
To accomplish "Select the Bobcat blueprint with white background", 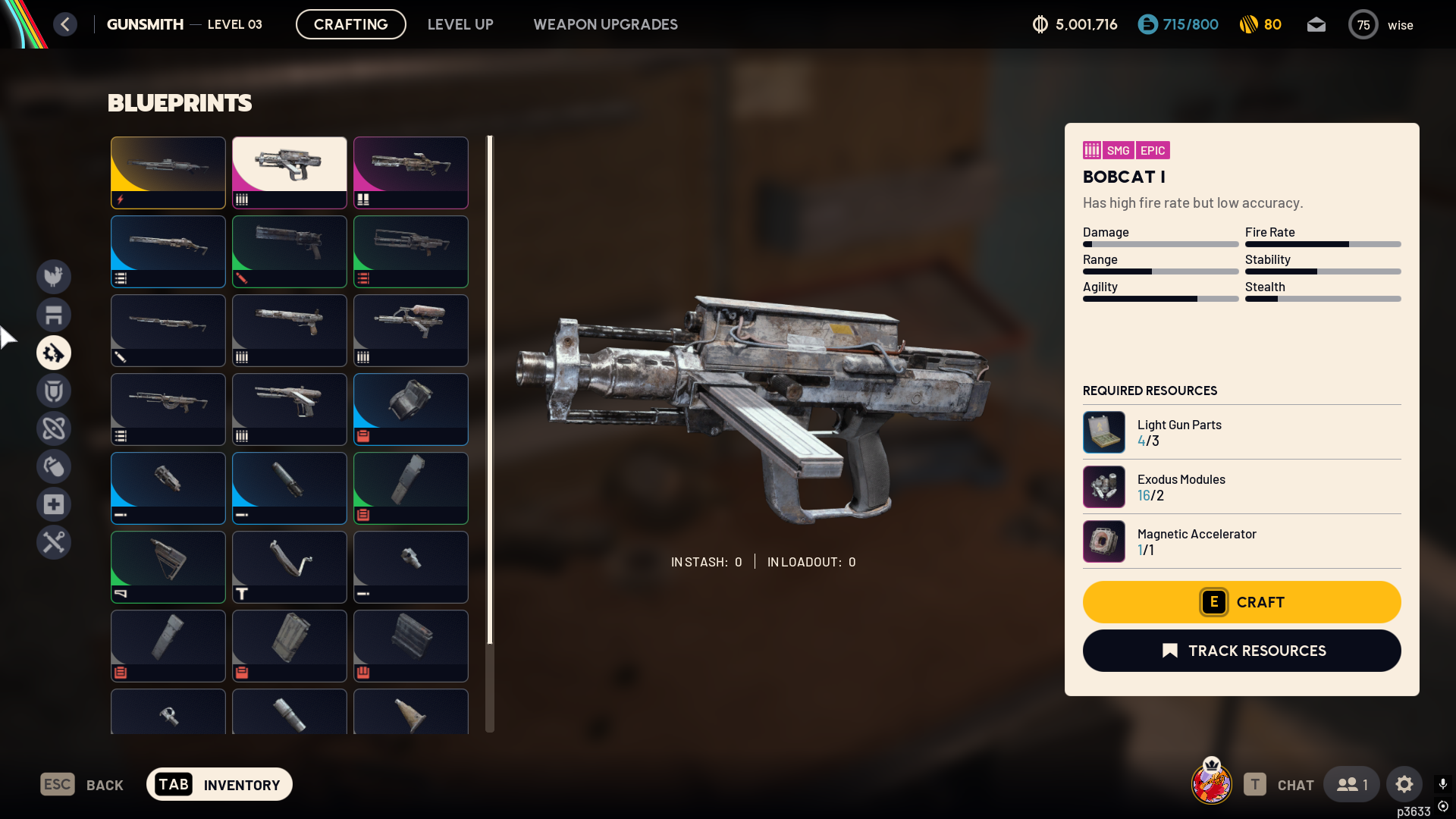I will point(290,172).
